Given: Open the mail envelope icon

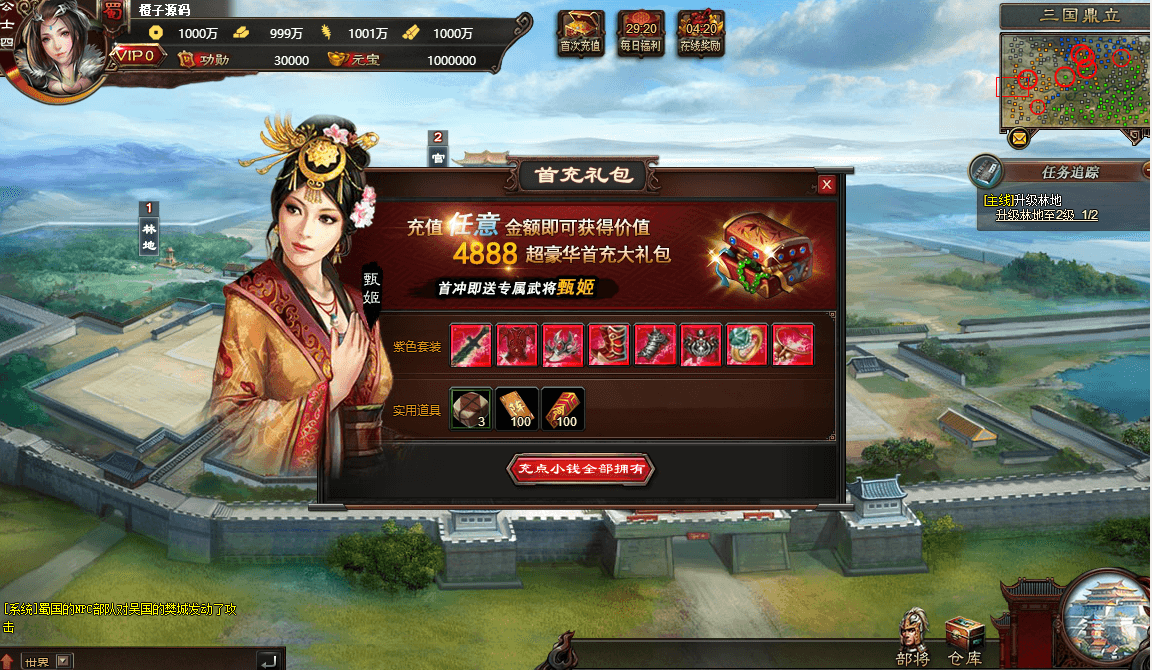Looking at the screenshot, I should point(1019,138).
